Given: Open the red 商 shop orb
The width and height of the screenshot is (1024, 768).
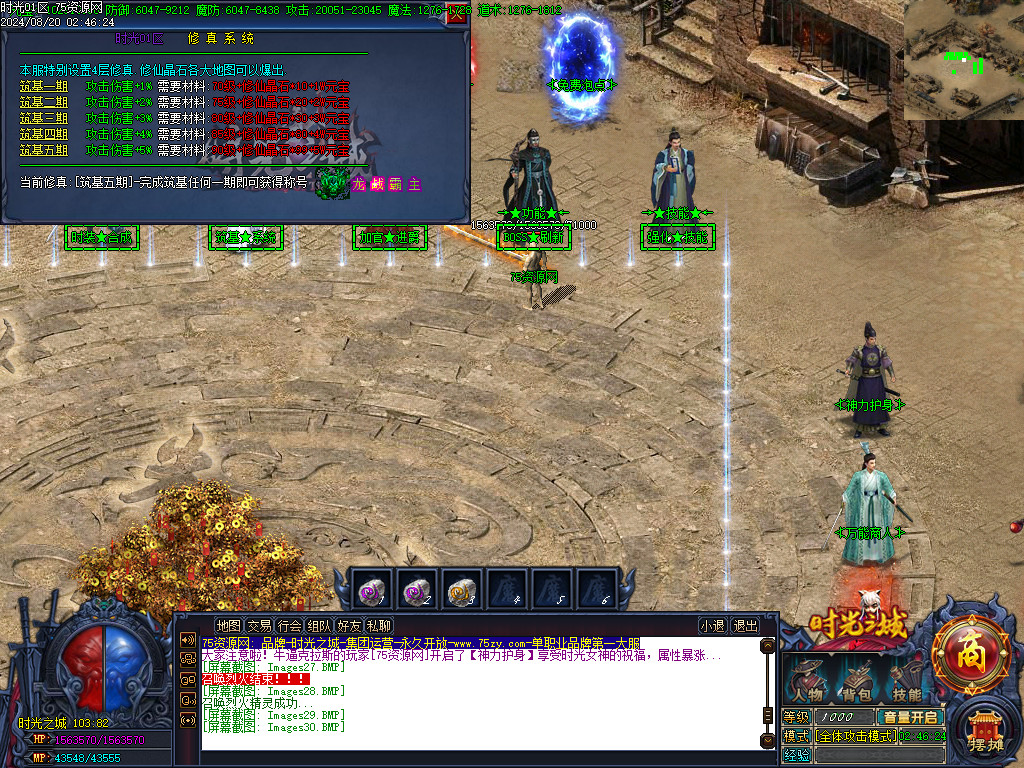Looking at the screenshot, I should pyautogui.click(x=970, y=656).
